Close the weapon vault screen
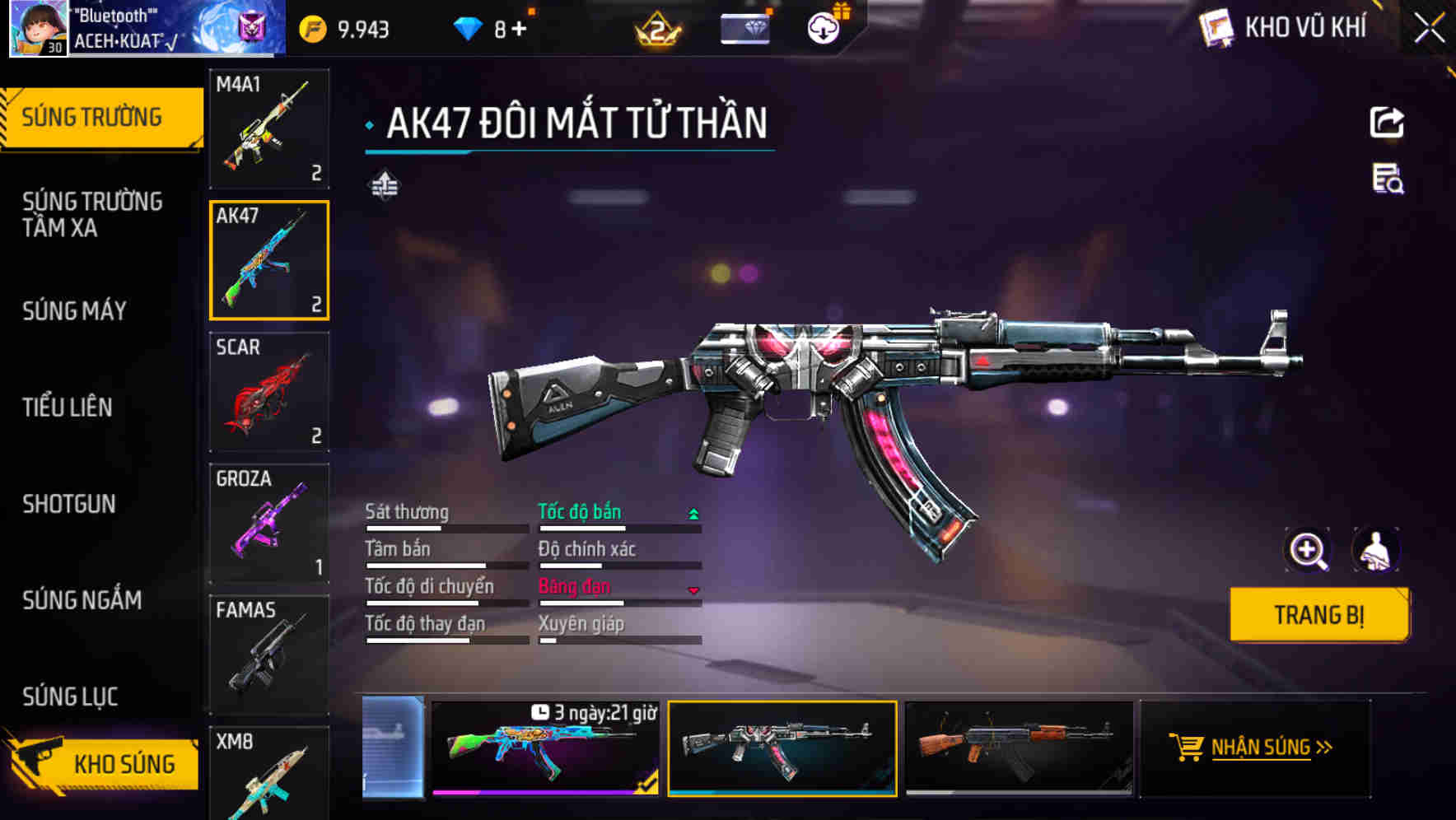 [1429, 29]
